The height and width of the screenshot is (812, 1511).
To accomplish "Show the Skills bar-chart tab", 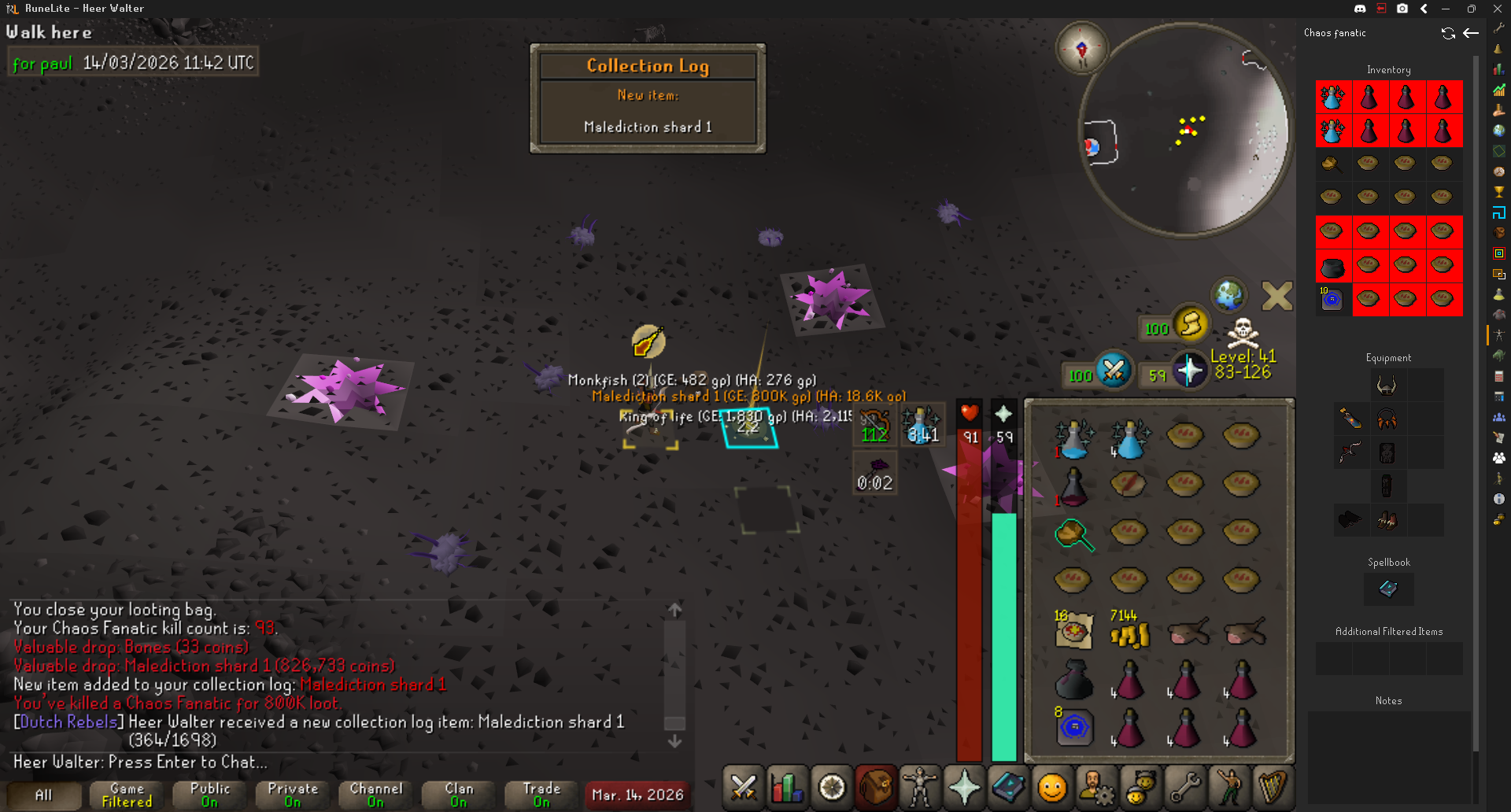I will 787,787.
